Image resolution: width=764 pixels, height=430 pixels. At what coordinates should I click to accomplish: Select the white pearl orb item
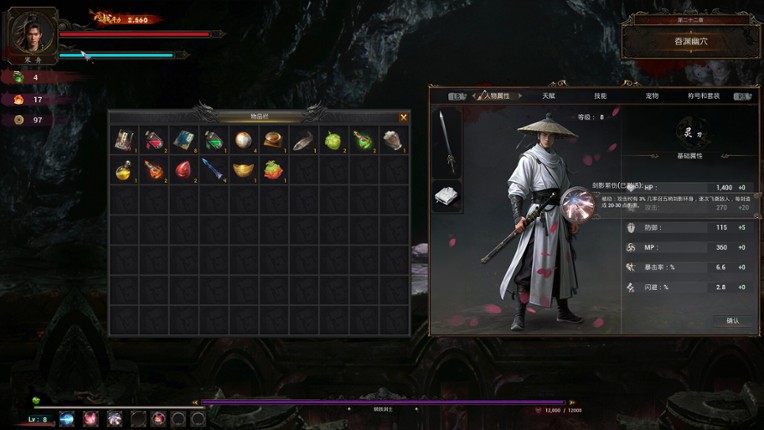(x=243, y=140)
